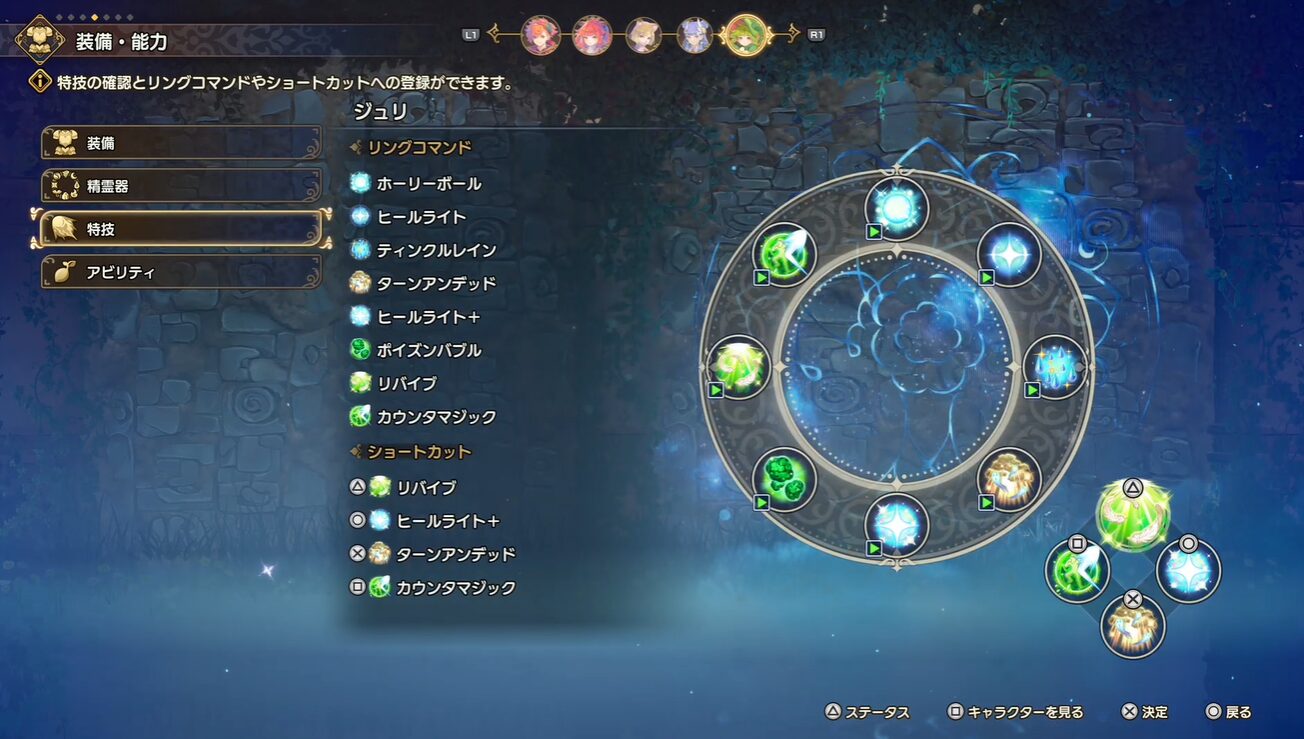Select the square shortcut カウンタマジック row
Viewport: 1304px width, 739px height.
(455, 587)
